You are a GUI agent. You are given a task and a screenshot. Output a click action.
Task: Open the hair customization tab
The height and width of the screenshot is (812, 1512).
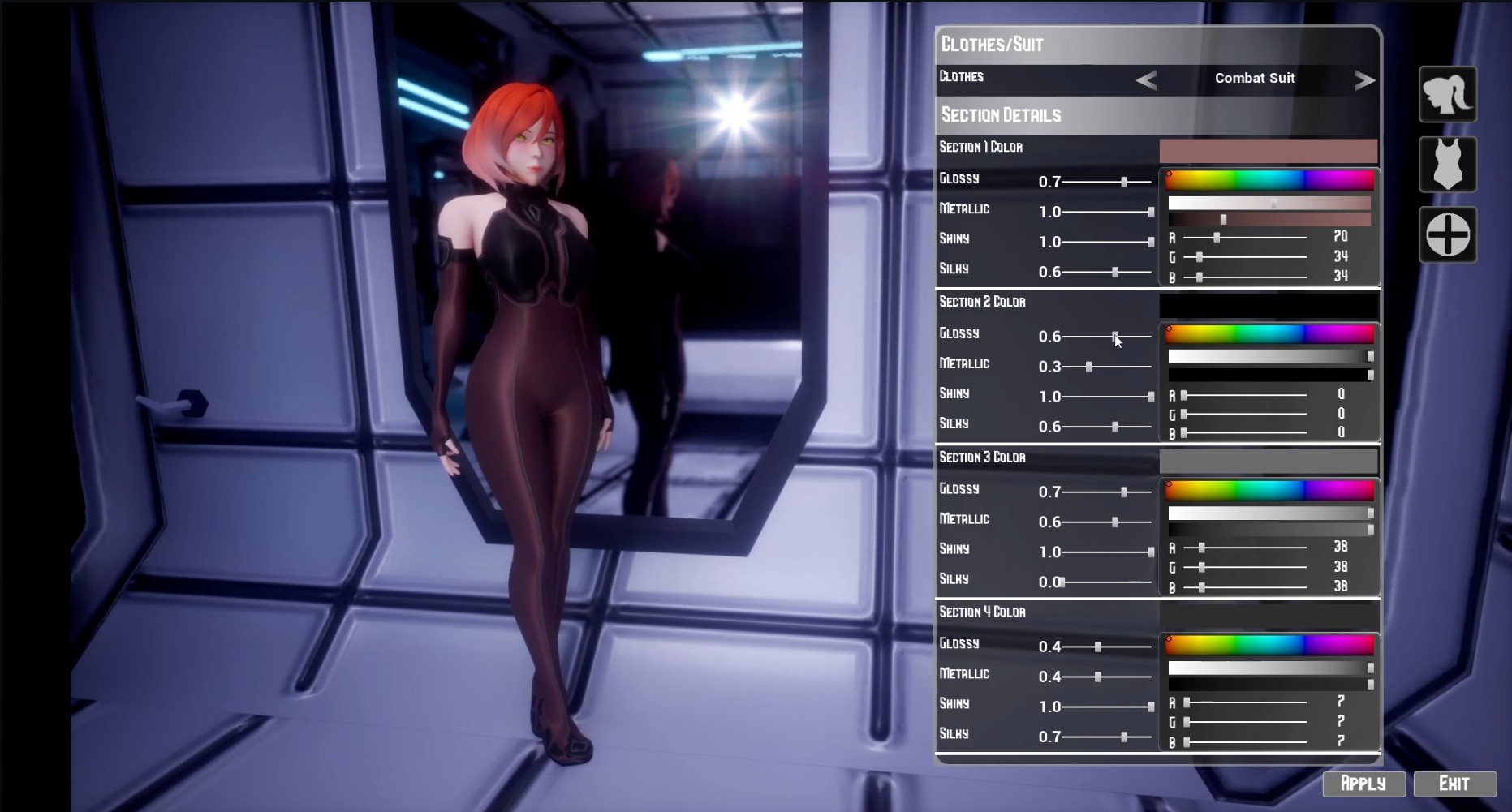(1447, 95)
